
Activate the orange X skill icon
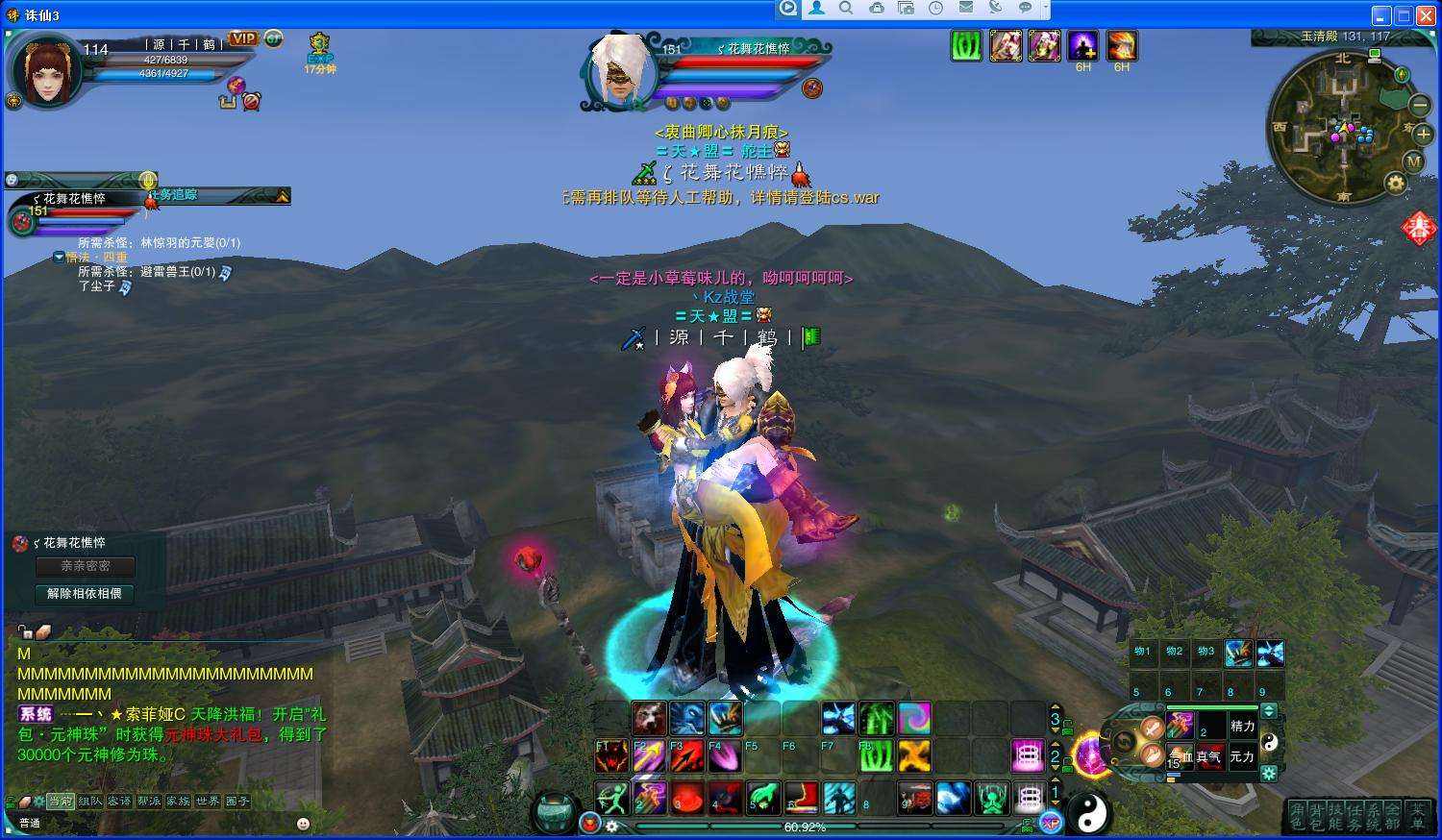pyautogui.click(x=913, y=756)
